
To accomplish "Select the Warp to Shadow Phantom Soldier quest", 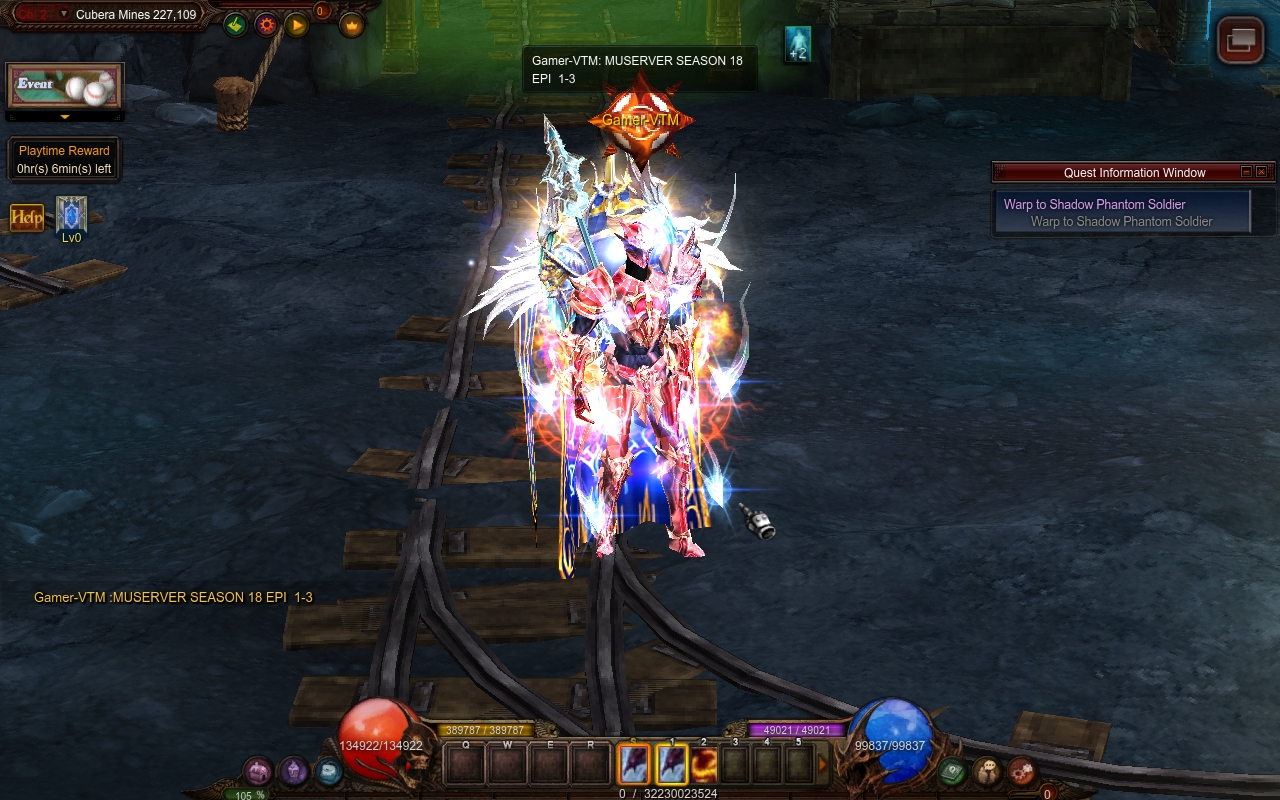I will coord(1122,212).
